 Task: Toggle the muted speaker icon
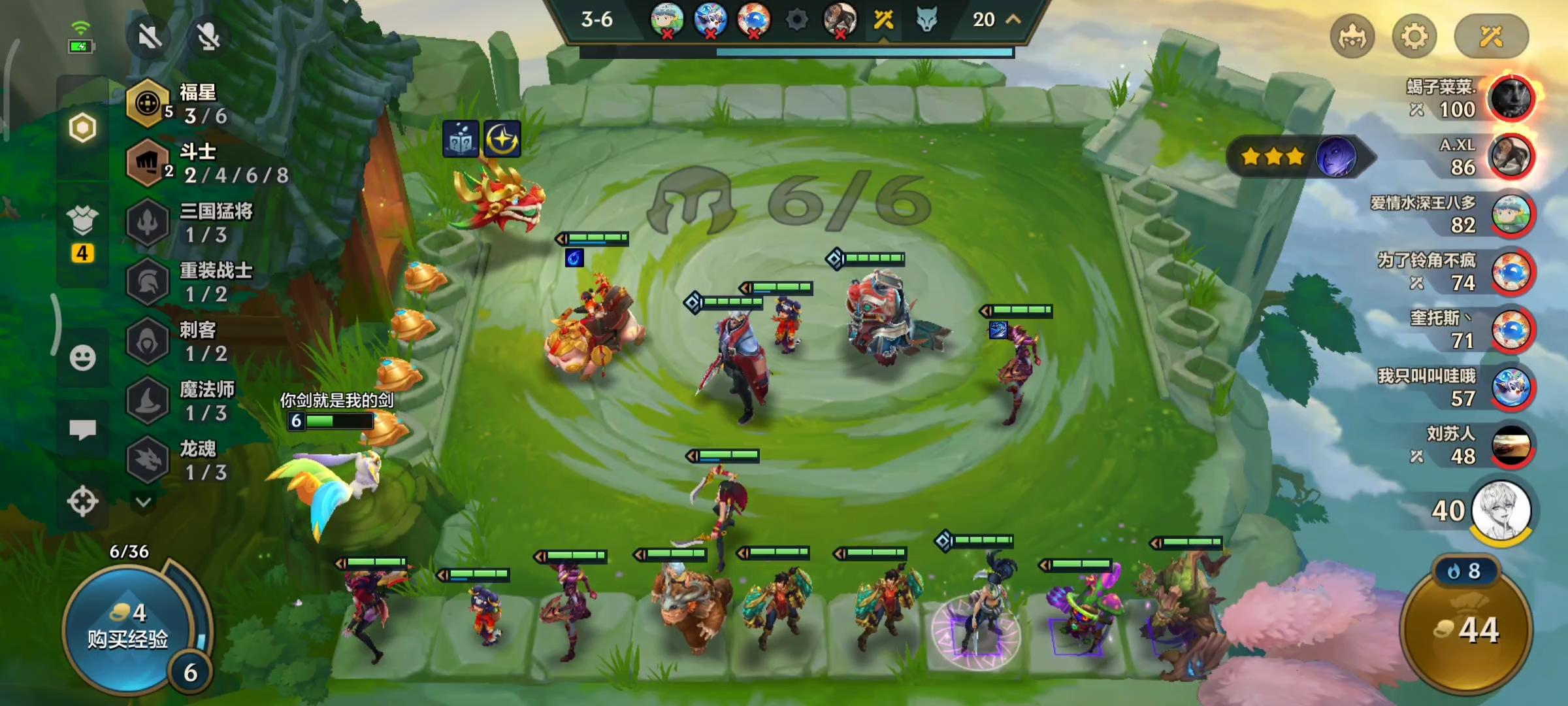tap(150, 37)
